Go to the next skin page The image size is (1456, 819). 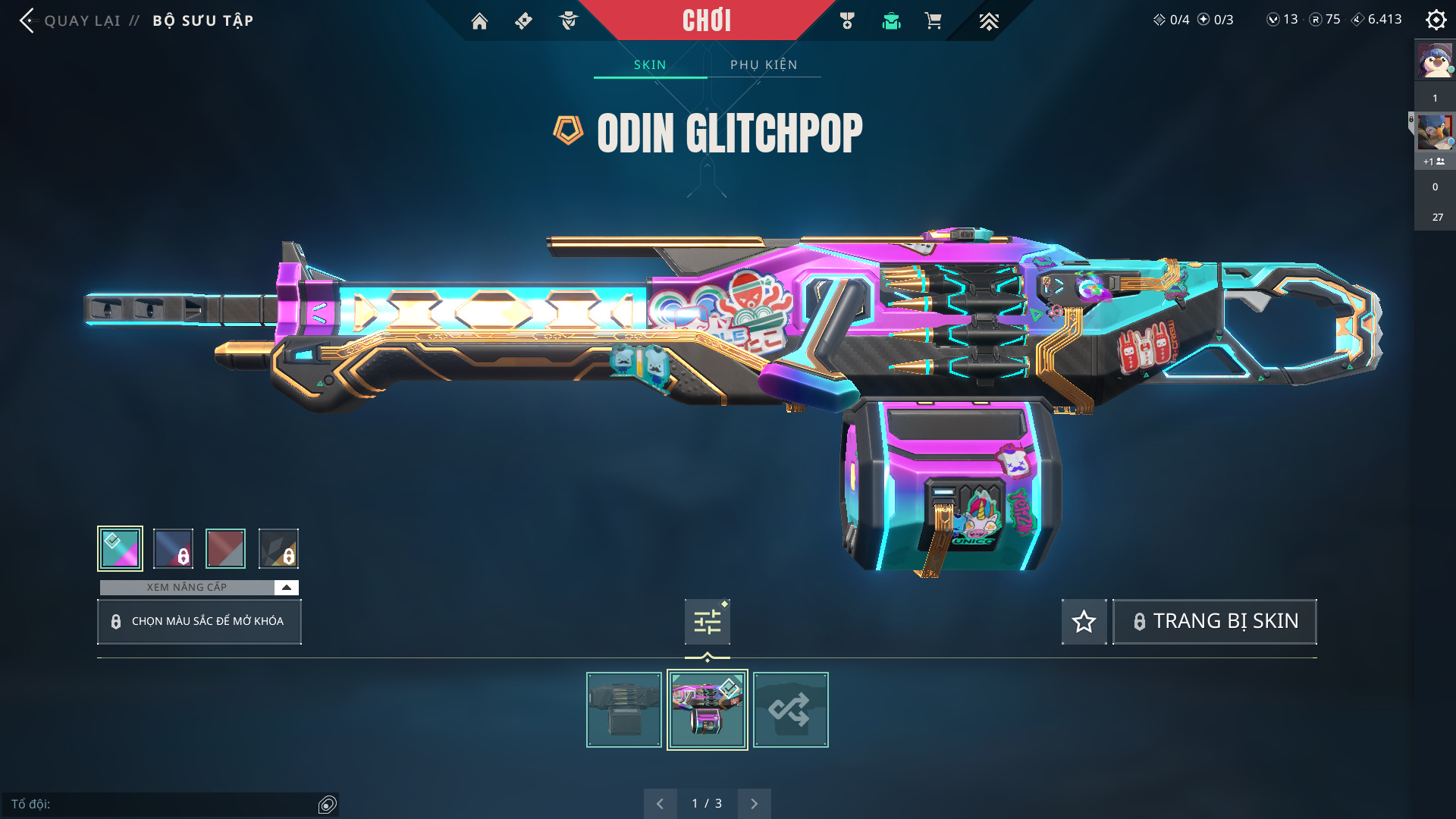(x=754, y=804)
